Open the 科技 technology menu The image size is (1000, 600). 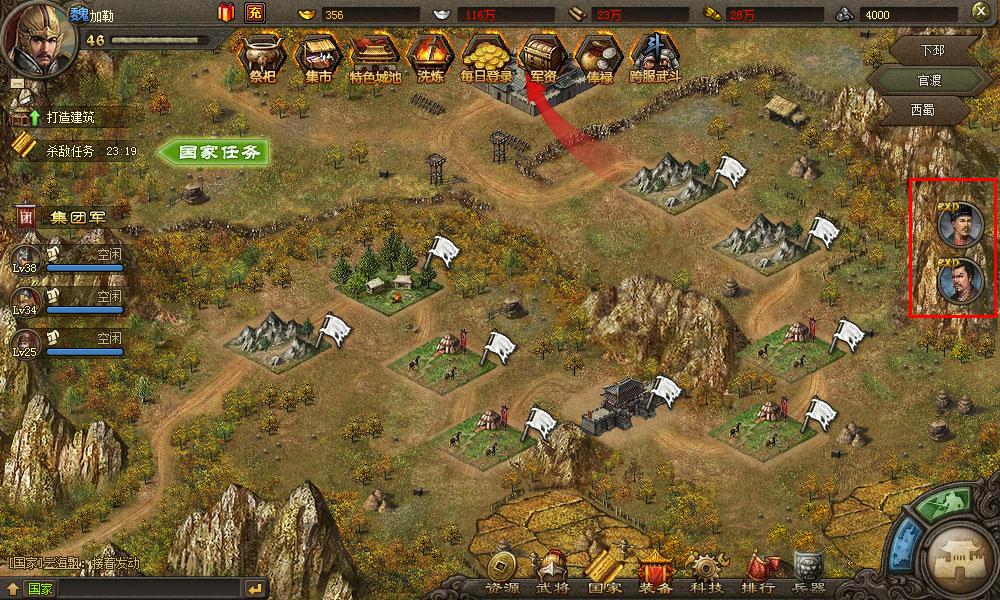709,586
